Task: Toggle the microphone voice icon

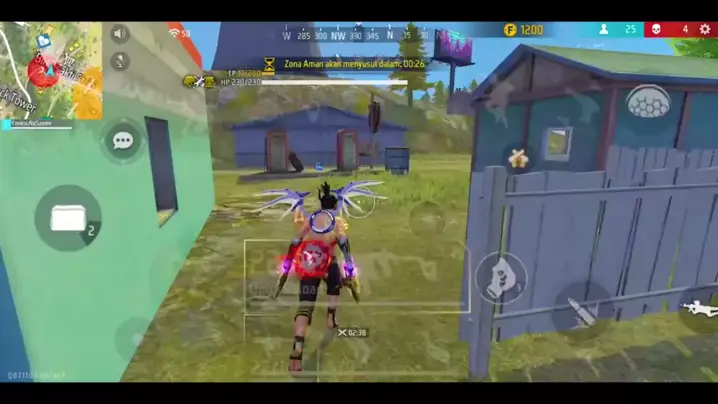Action: click(x=121, y=61)
